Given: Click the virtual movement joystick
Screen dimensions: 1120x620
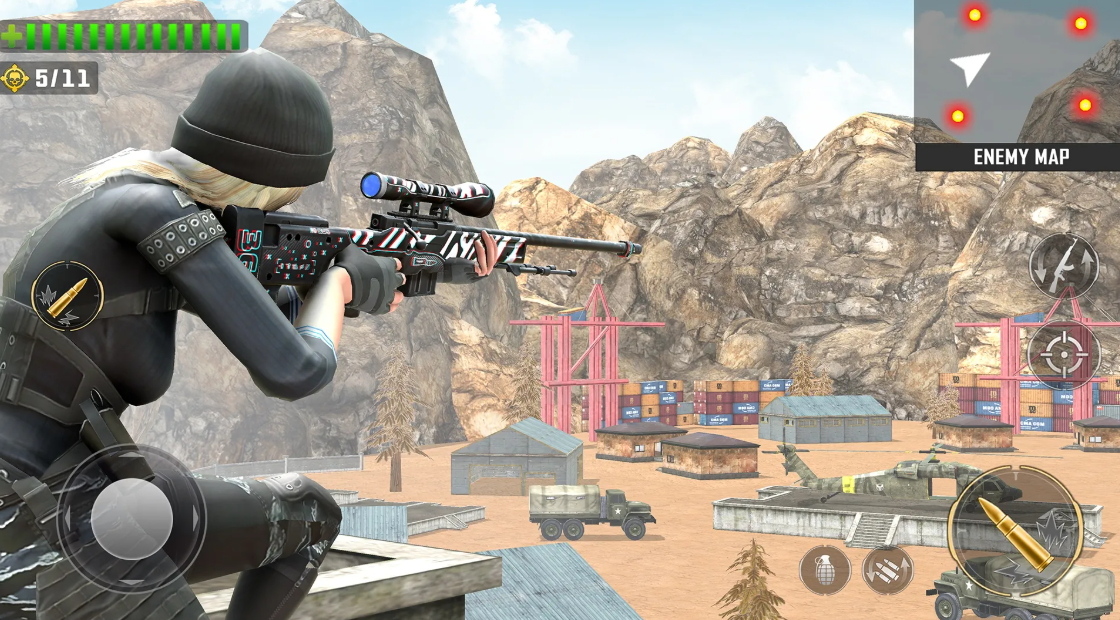Looking at the screenshot, I should [131, 518].
